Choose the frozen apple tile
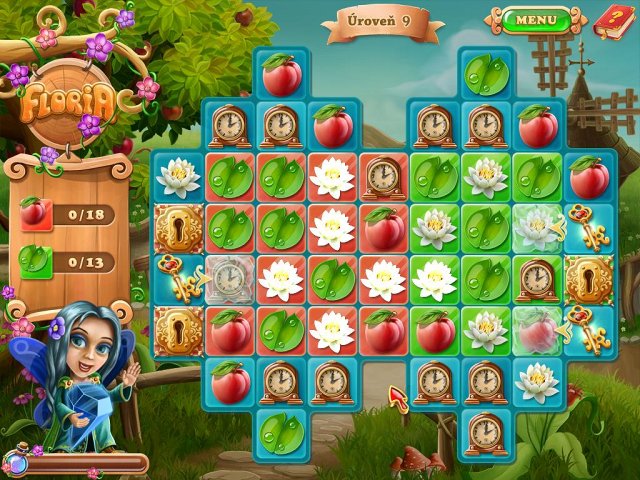The width and height of the screenshot is (640, 480). pos(537,331)
